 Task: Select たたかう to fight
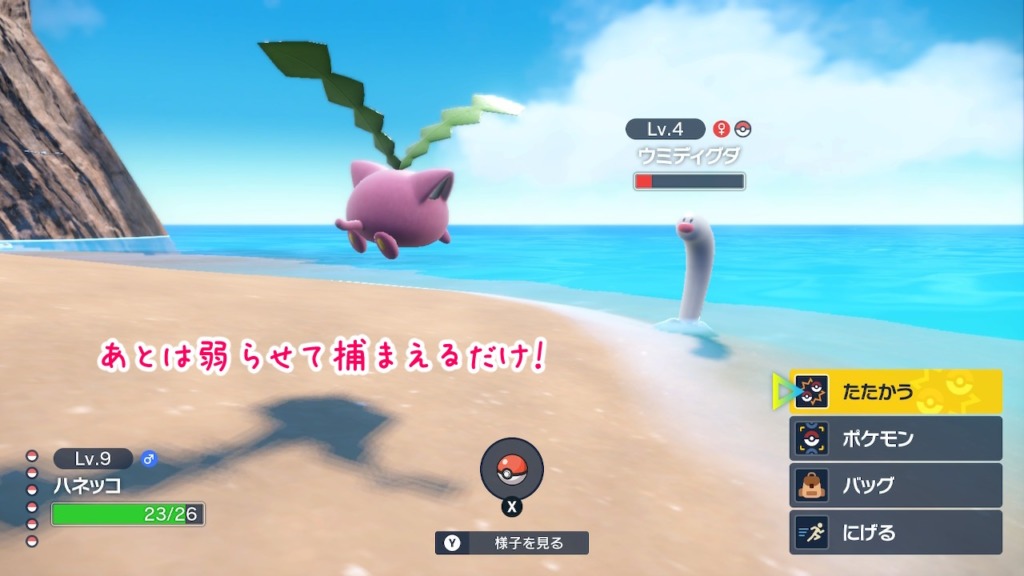(x=896, y=391)
